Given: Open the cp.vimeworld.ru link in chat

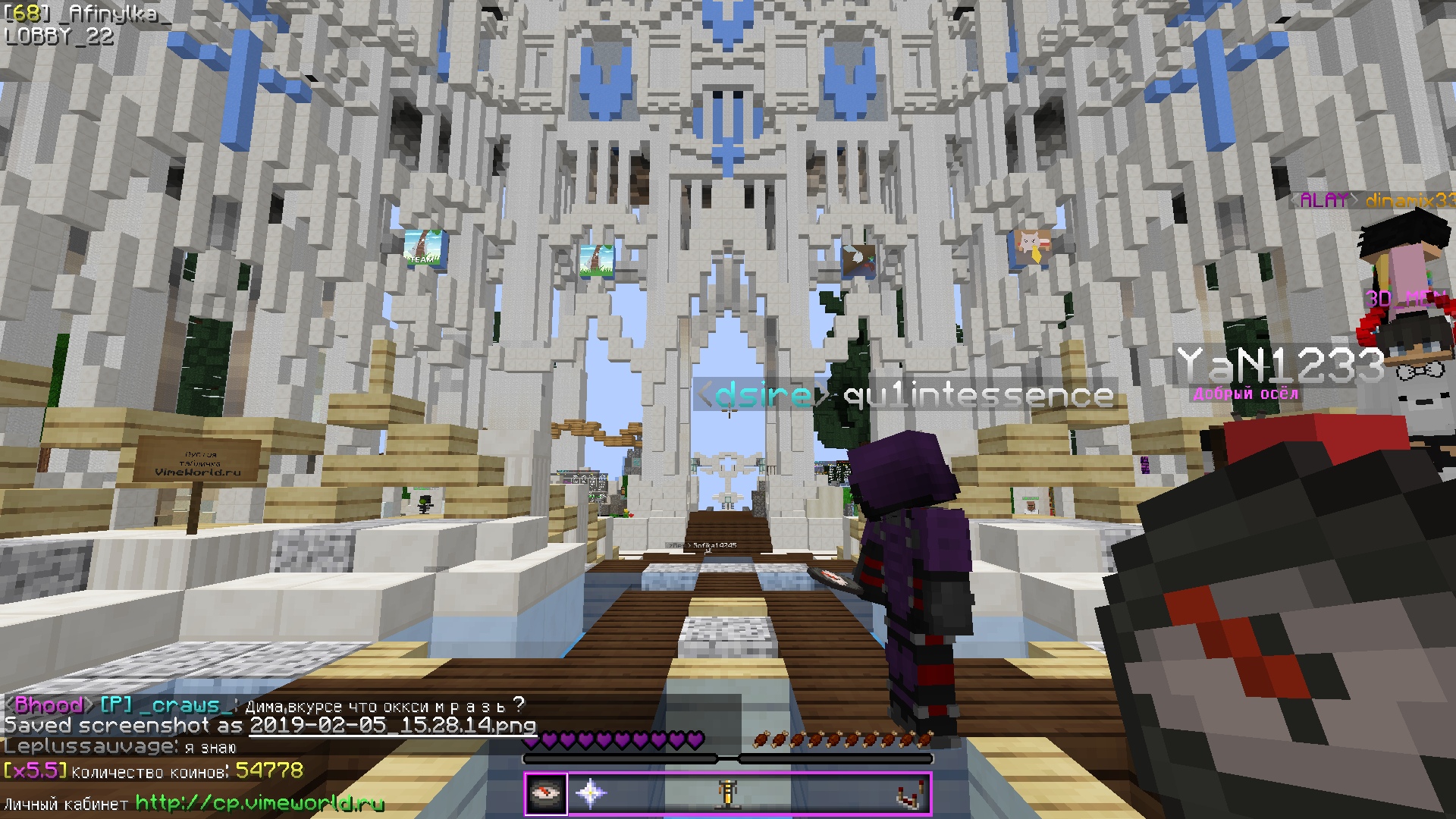Looking at the screenshot, I should [x=259, y=803].
